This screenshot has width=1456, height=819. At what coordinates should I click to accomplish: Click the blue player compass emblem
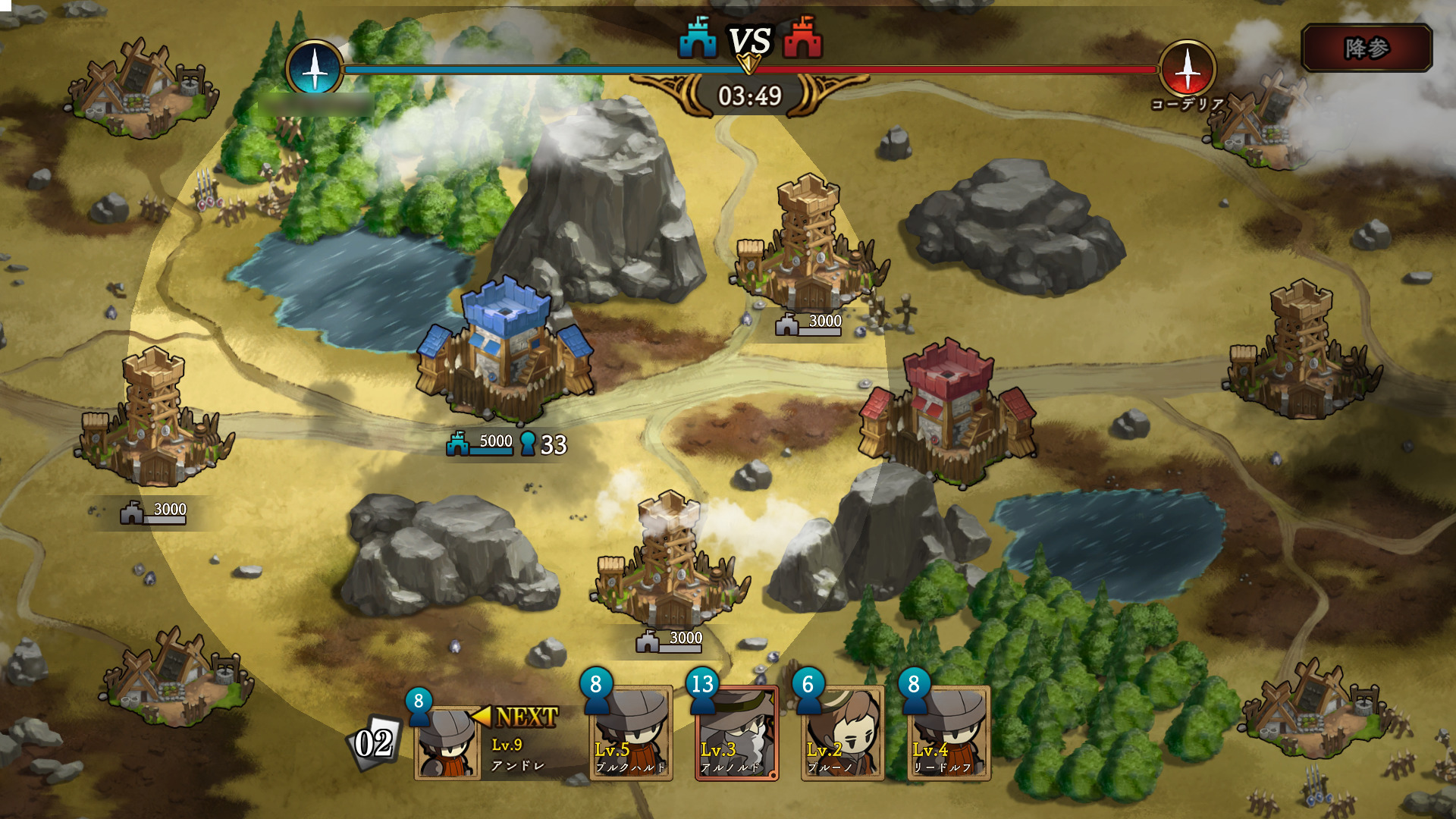click(315, 69)
